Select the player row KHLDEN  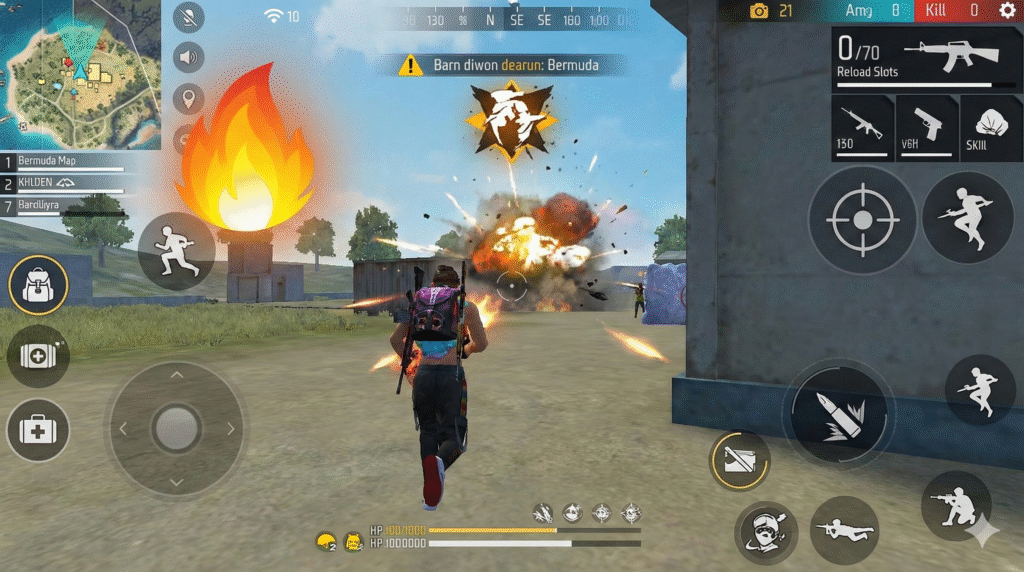pyautogui.click(x=65, y=183)
